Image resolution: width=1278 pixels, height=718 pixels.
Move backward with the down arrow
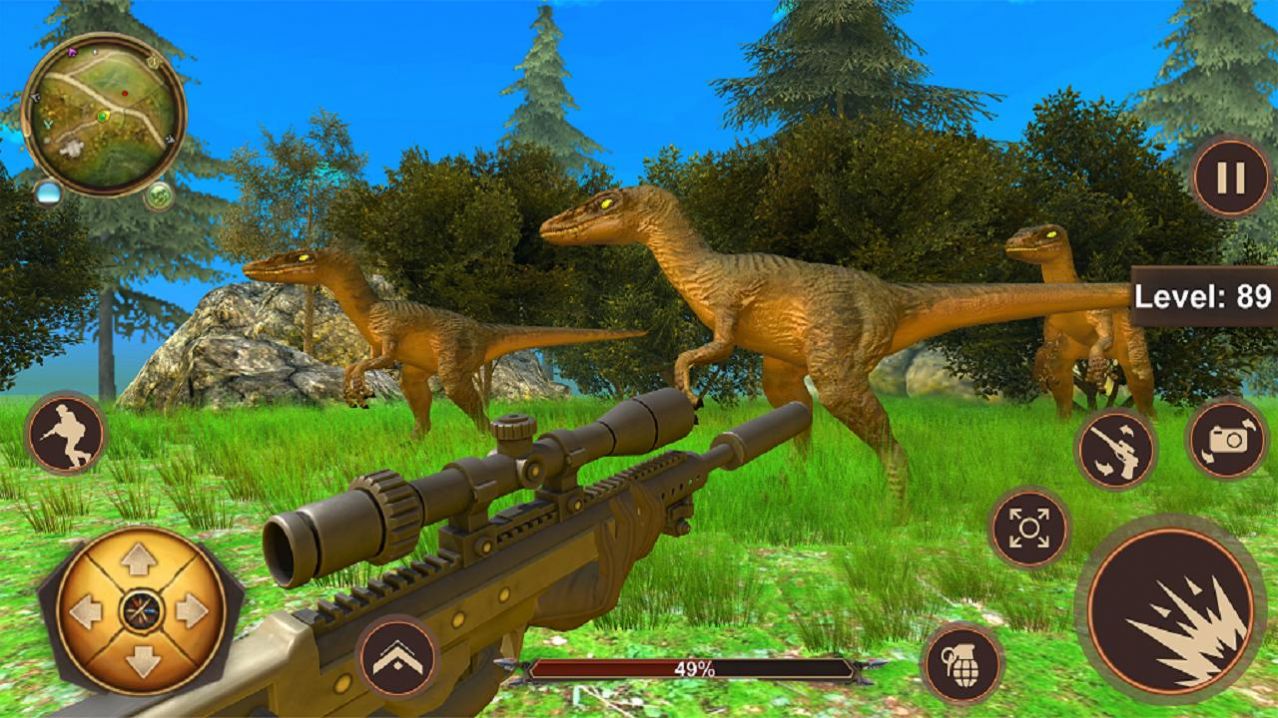[x=140, y=658]
